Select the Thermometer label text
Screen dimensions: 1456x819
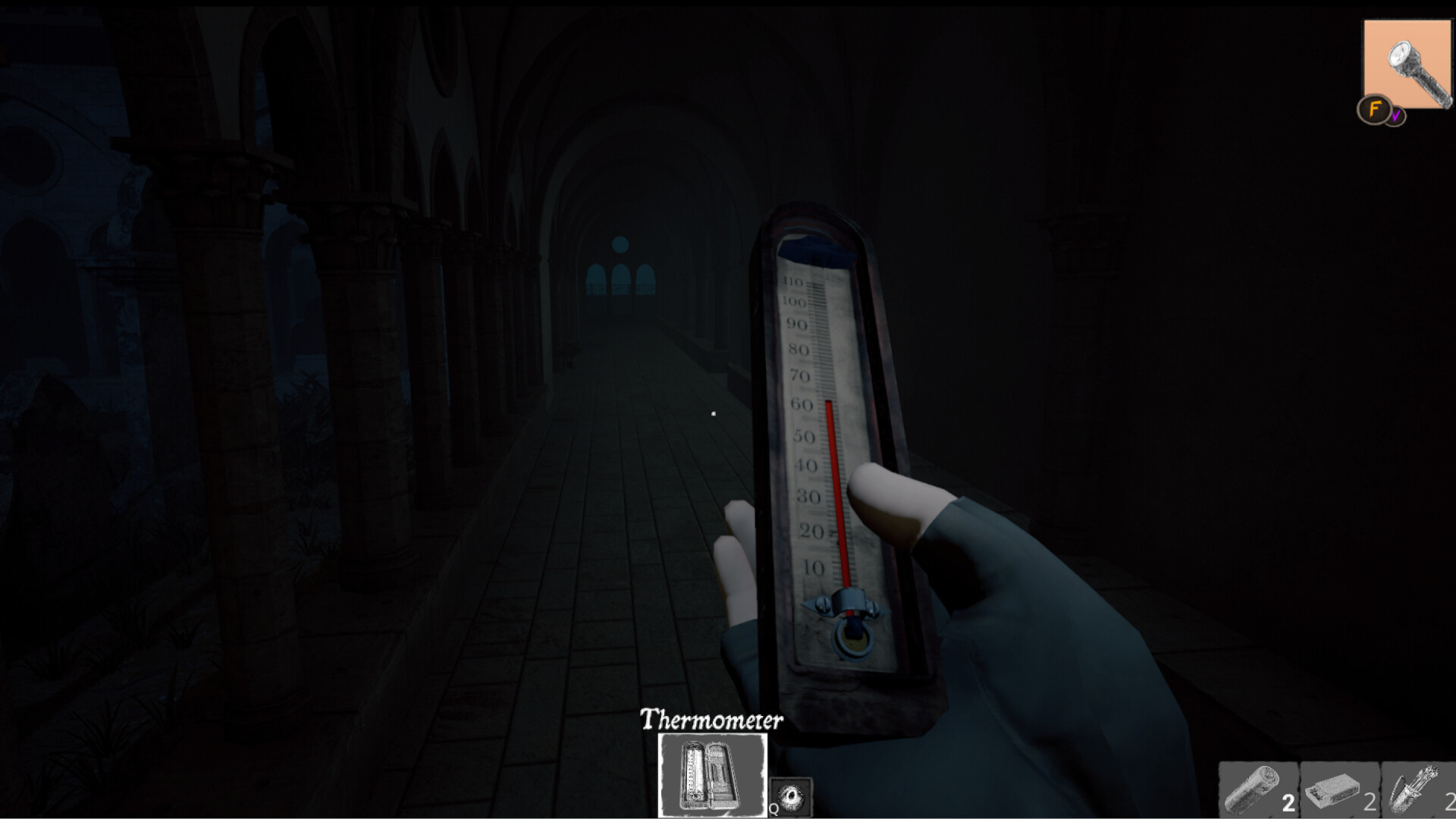pos(711,720)
